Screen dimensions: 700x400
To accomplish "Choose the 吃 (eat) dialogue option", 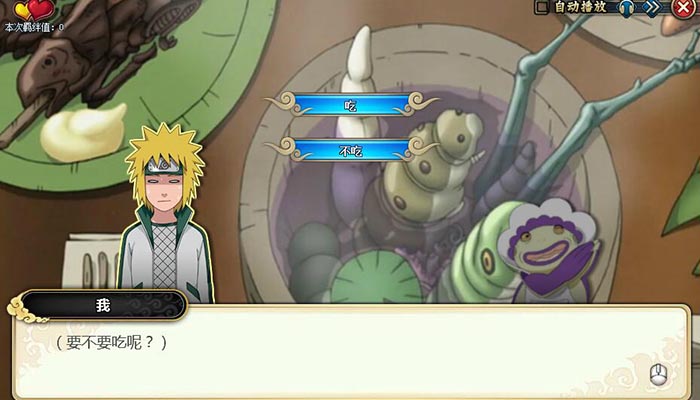I will tap(350, 104).
